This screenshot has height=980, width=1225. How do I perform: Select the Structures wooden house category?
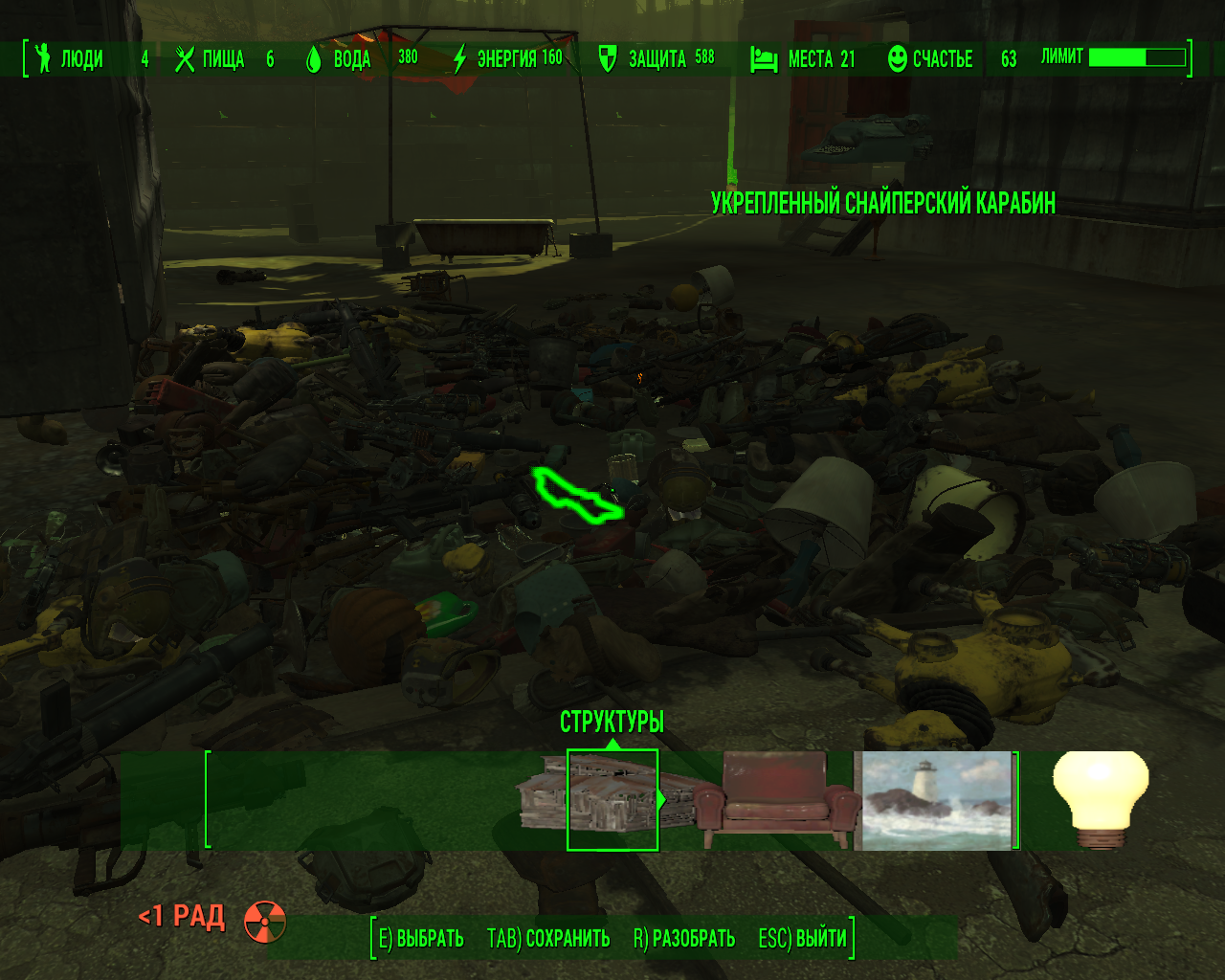pos(612,799)
